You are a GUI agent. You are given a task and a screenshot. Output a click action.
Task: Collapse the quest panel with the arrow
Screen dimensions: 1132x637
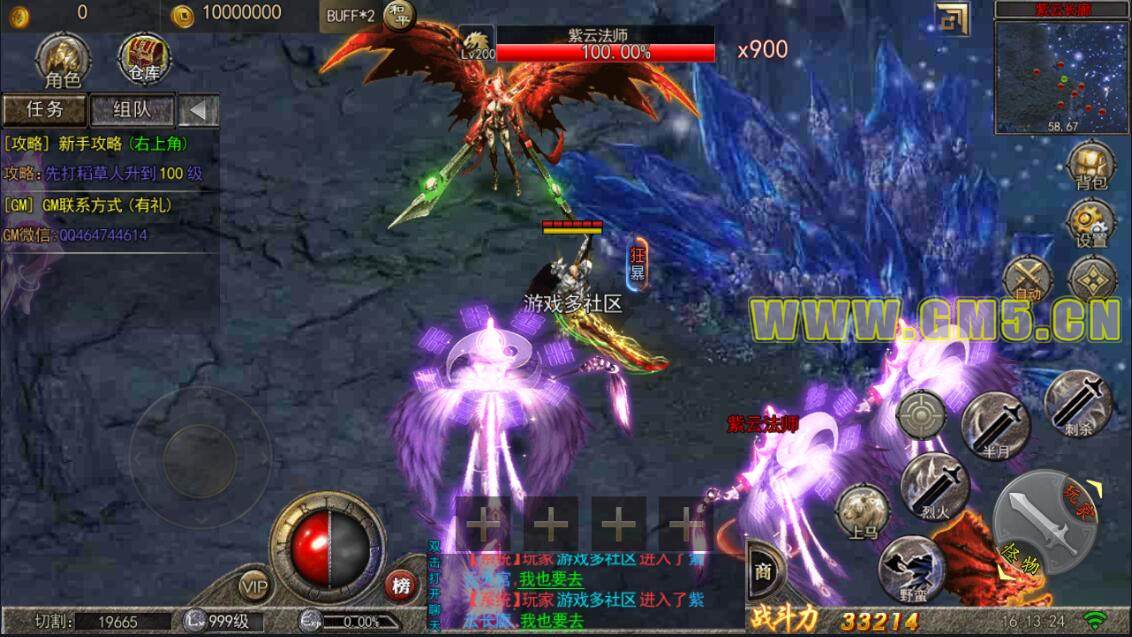(x=200, y=110)
